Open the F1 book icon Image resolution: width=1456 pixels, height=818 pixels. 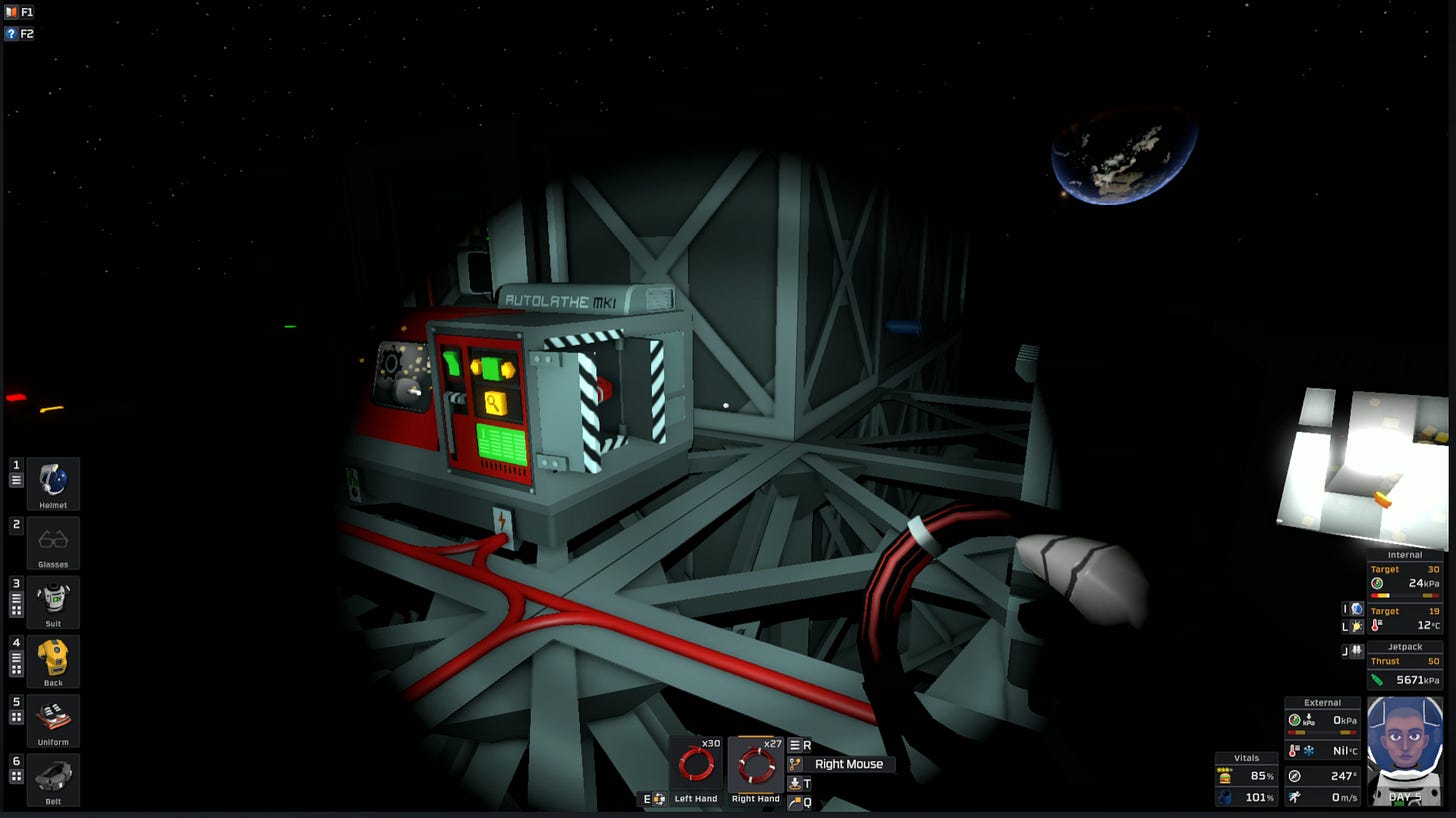(x=12, y=12)
